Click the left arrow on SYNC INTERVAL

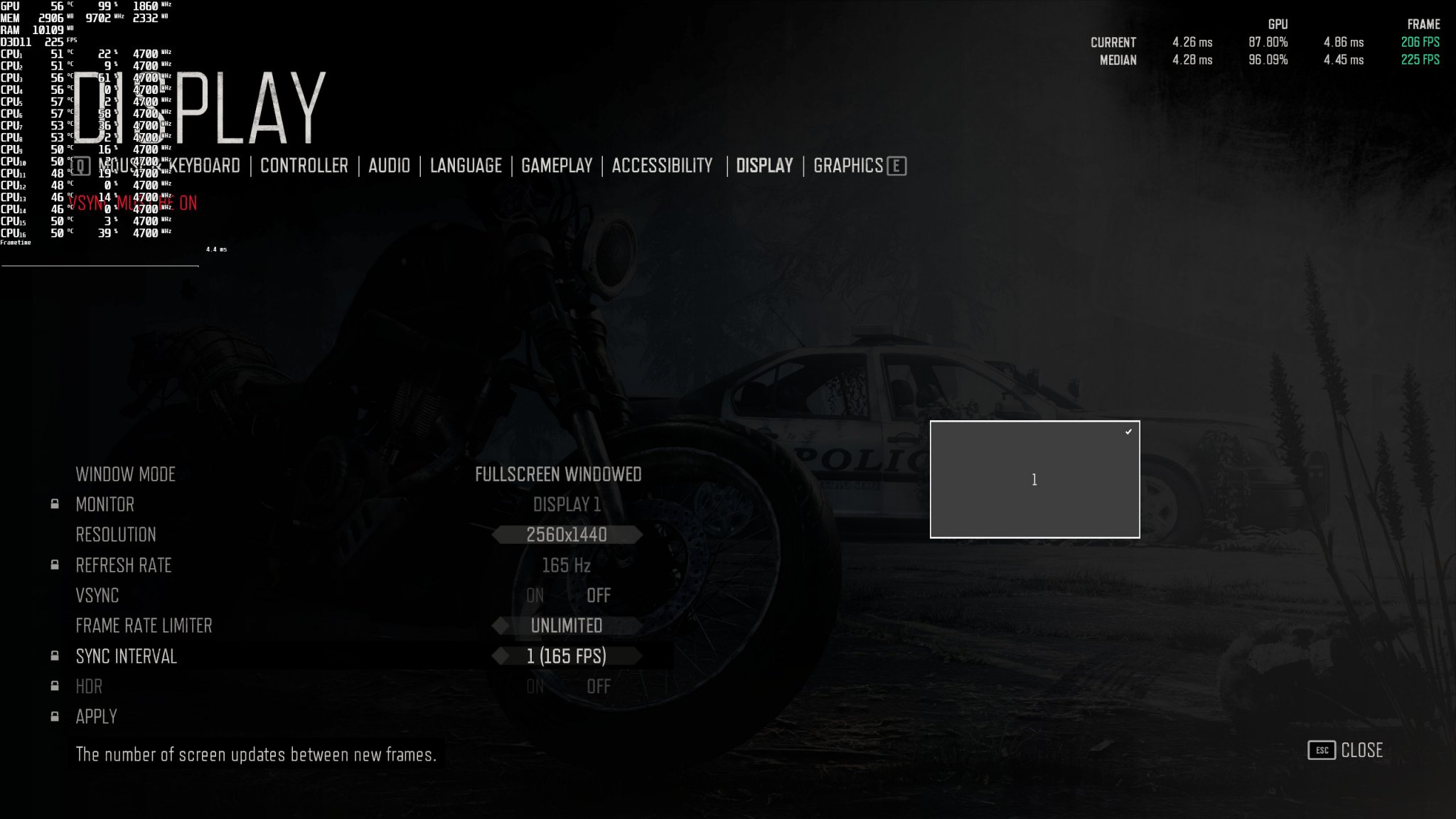click(x=502, y=656)
